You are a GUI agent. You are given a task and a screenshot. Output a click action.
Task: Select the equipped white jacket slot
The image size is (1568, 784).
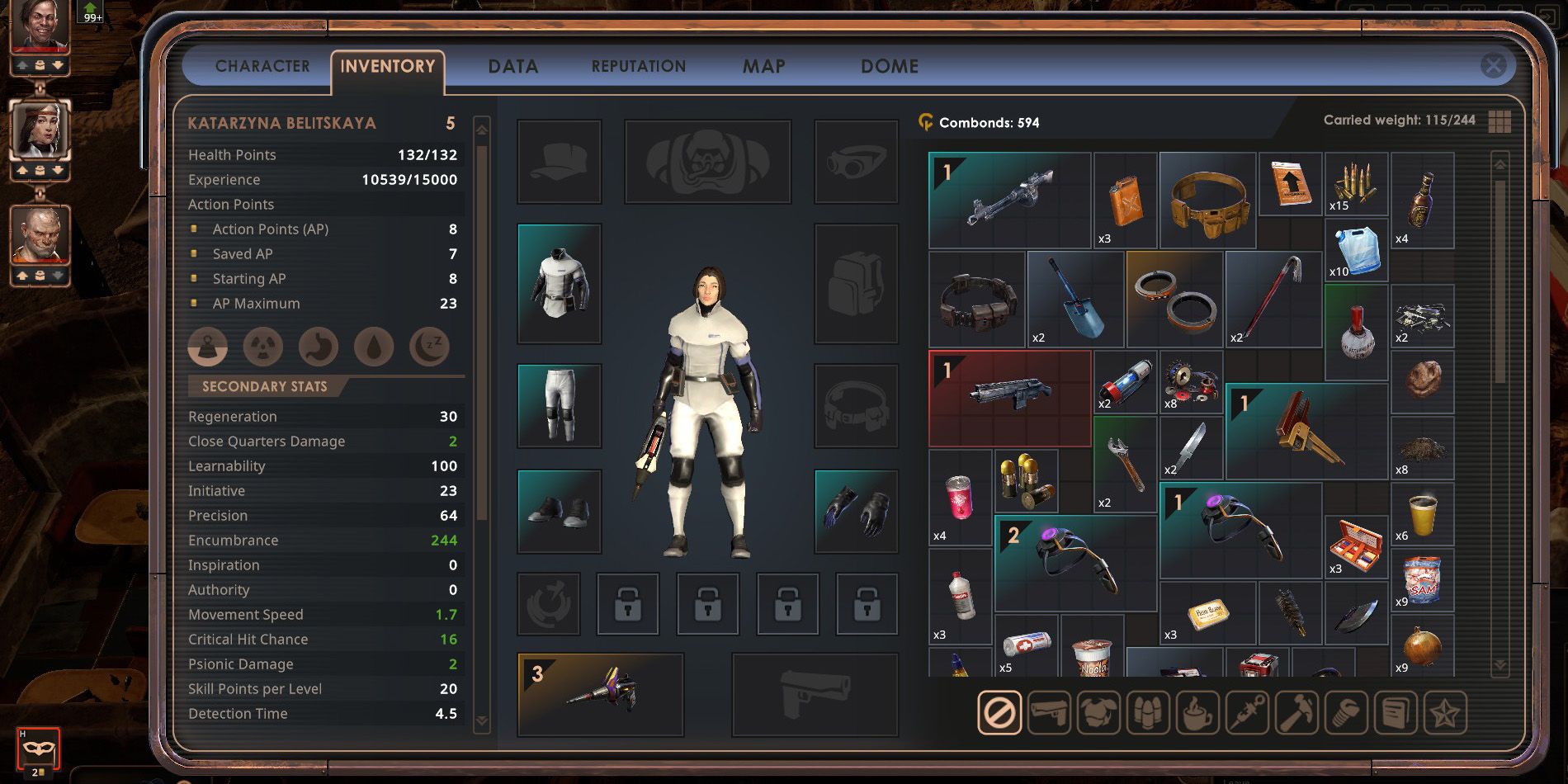(x=560, y=283)
